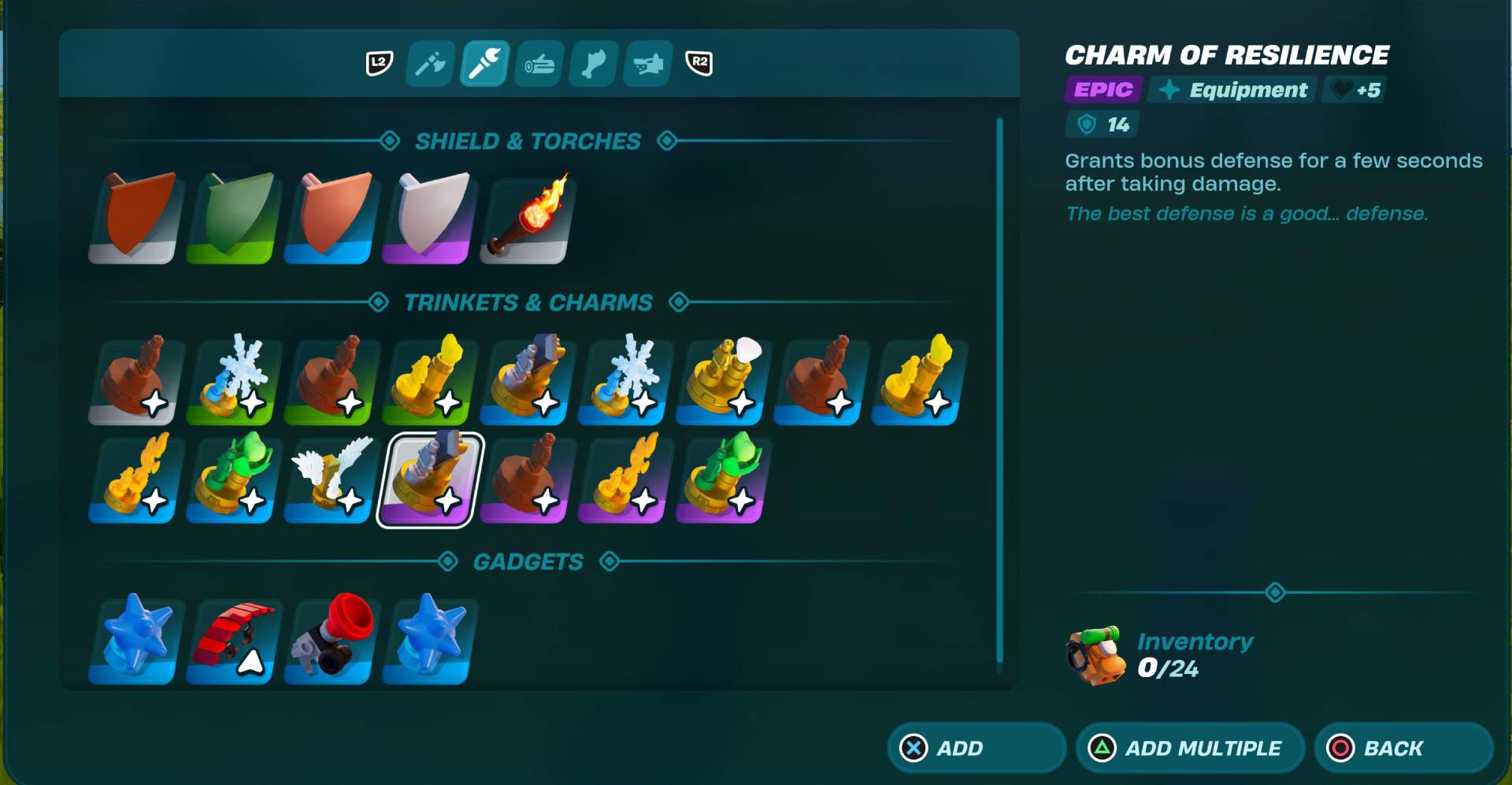Click the L2 shoulder button icon

(377, 64)
